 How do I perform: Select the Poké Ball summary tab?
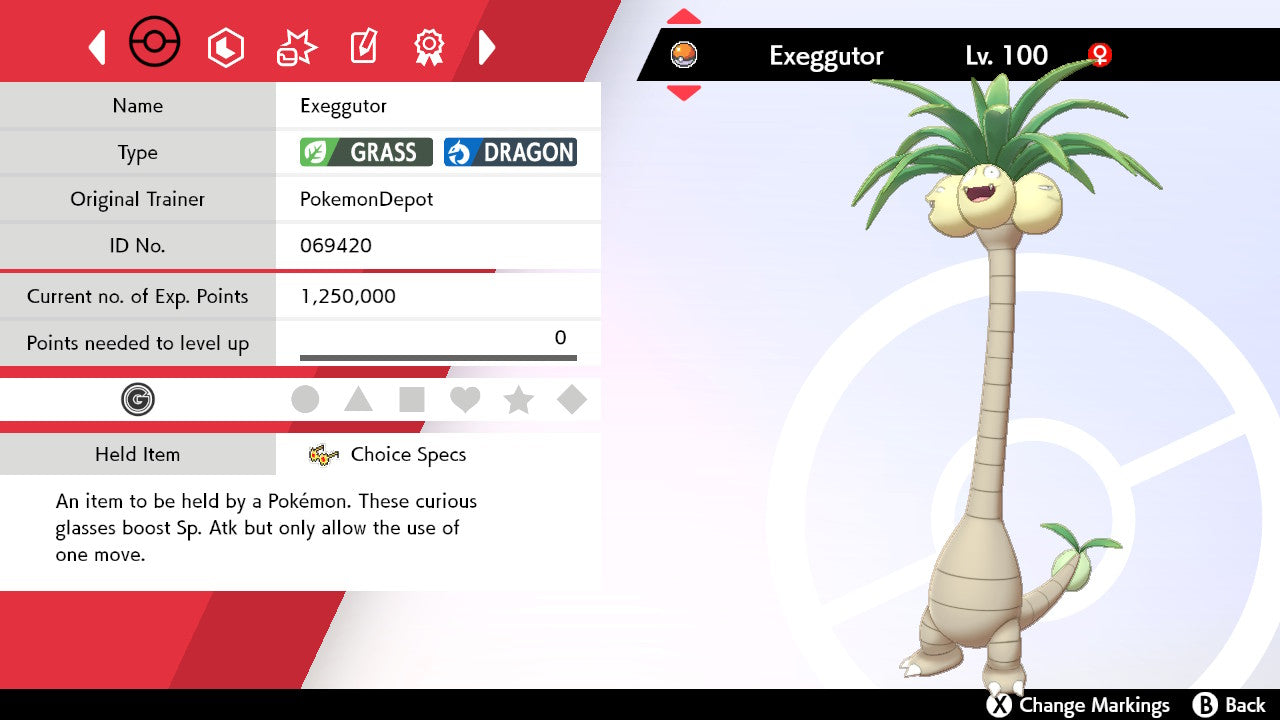pos(155,44)
